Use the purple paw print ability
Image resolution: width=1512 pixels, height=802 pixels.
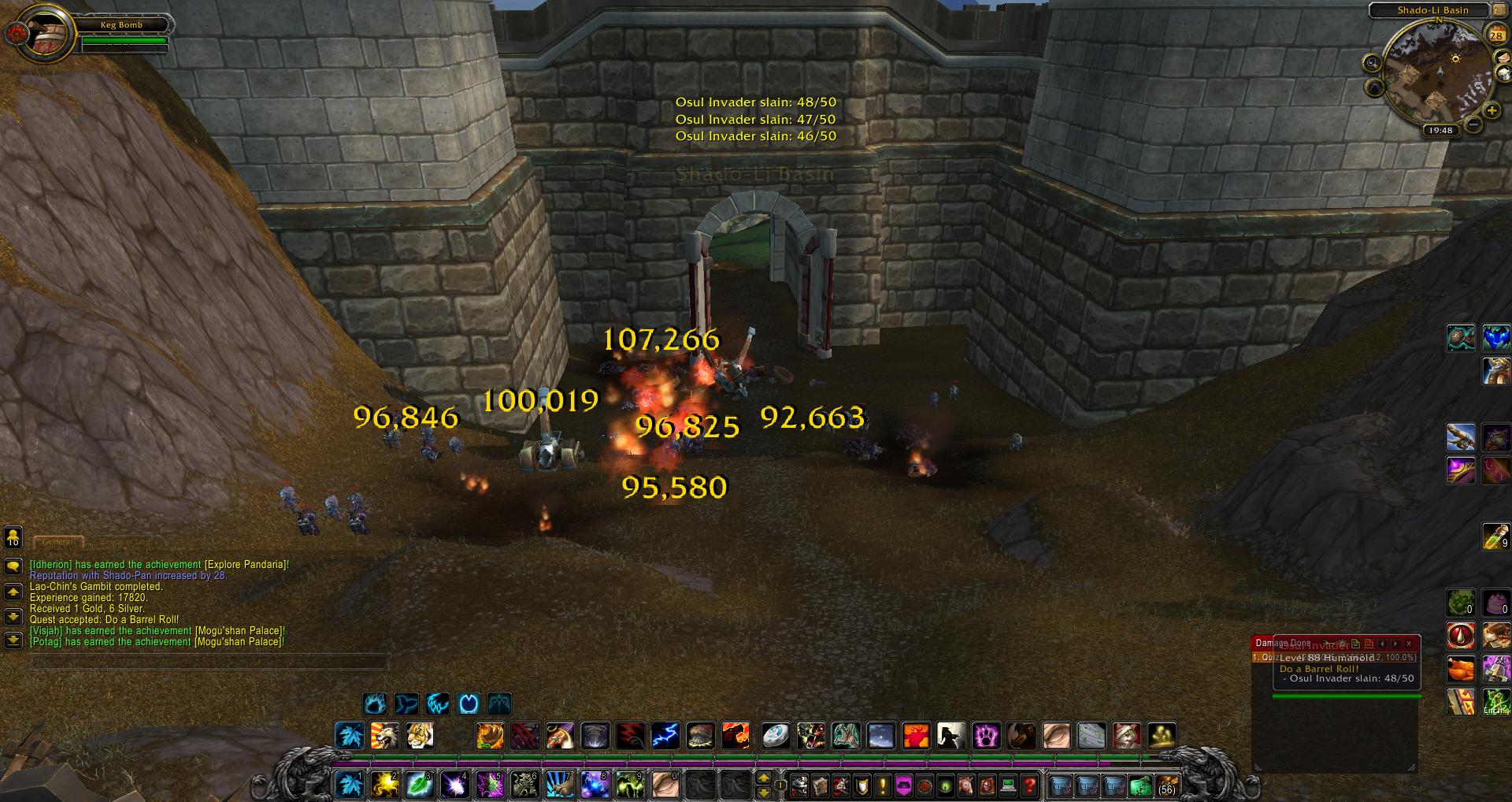pos(986,736)
